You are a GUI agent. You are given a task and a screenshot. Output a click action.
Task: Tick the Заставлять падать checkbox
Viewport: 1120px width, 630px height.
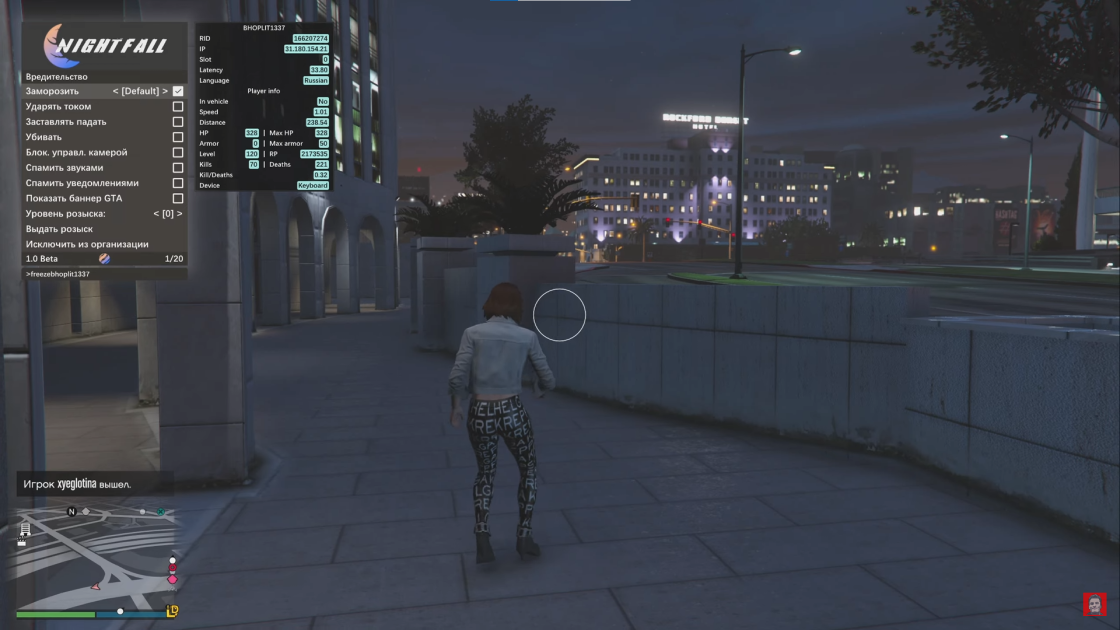[178, 122]
